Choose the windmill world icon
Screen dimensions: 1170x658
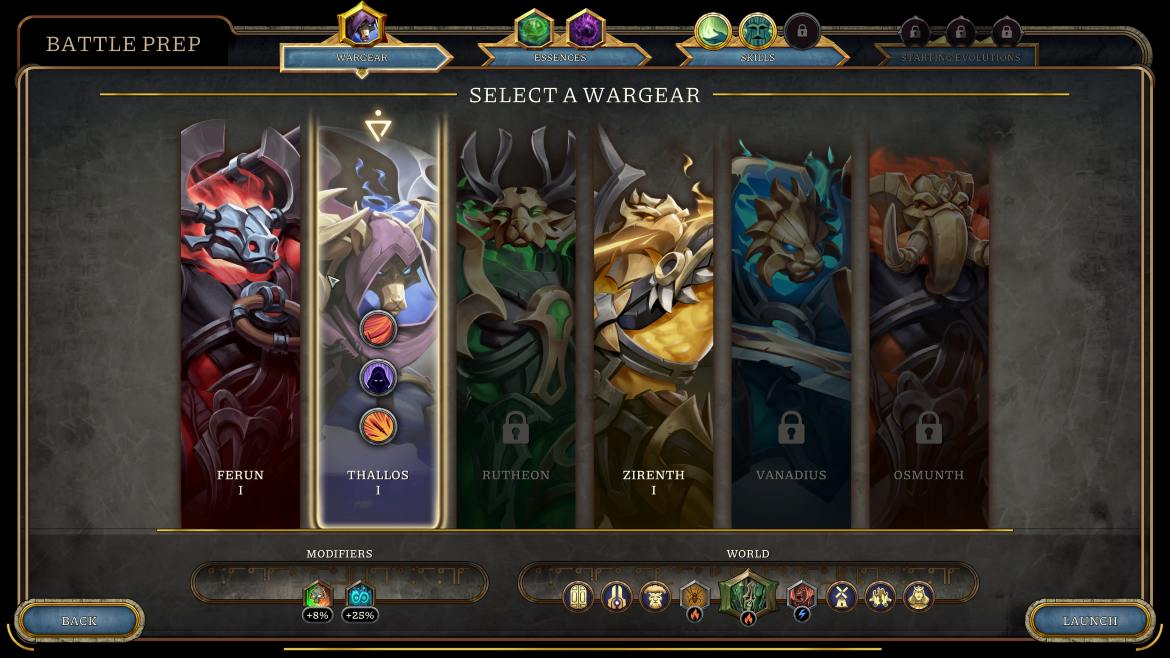coord(842,597)
